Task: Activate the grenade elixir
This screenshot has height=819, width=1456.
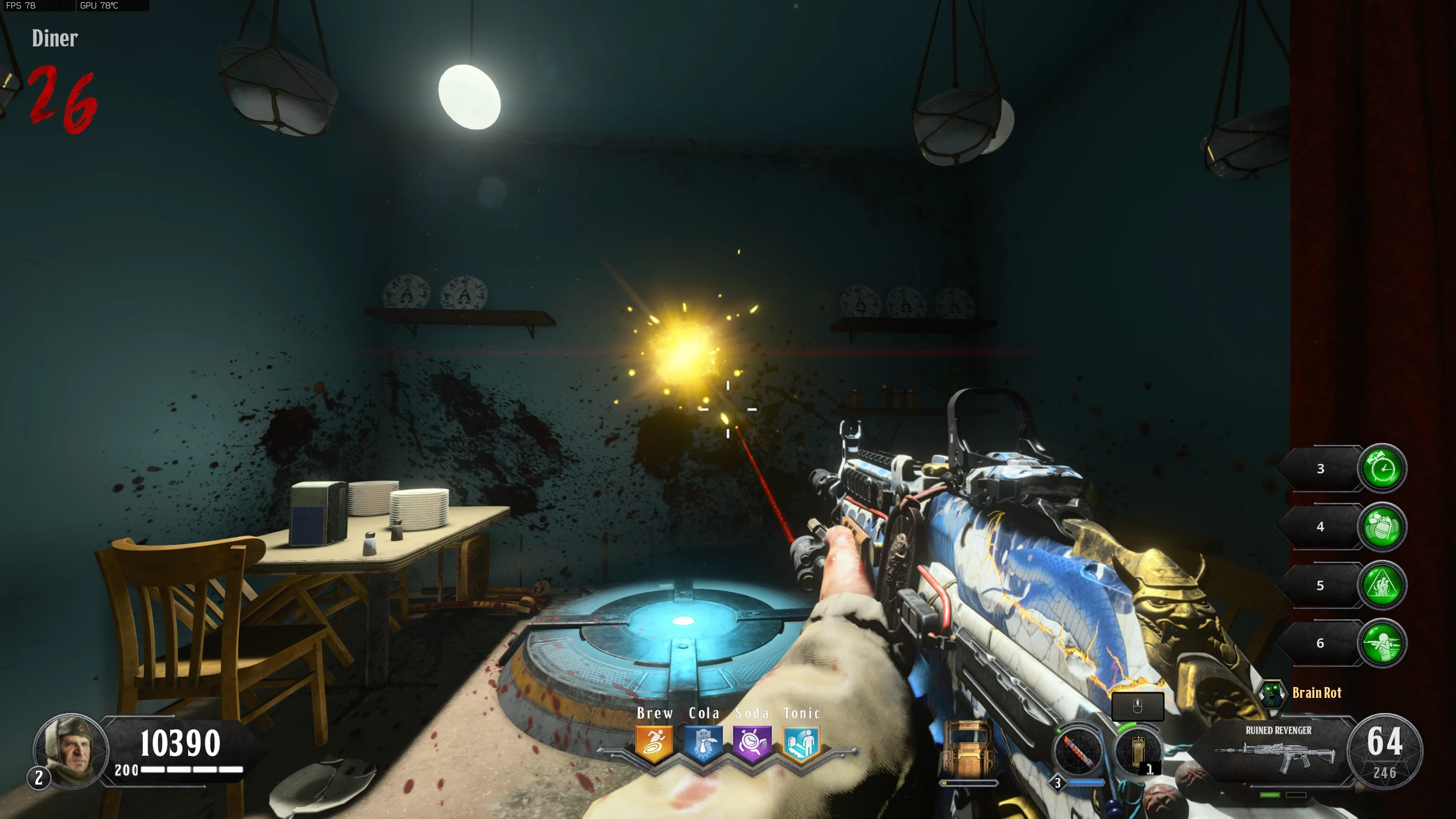Action: coord(1382,527)
